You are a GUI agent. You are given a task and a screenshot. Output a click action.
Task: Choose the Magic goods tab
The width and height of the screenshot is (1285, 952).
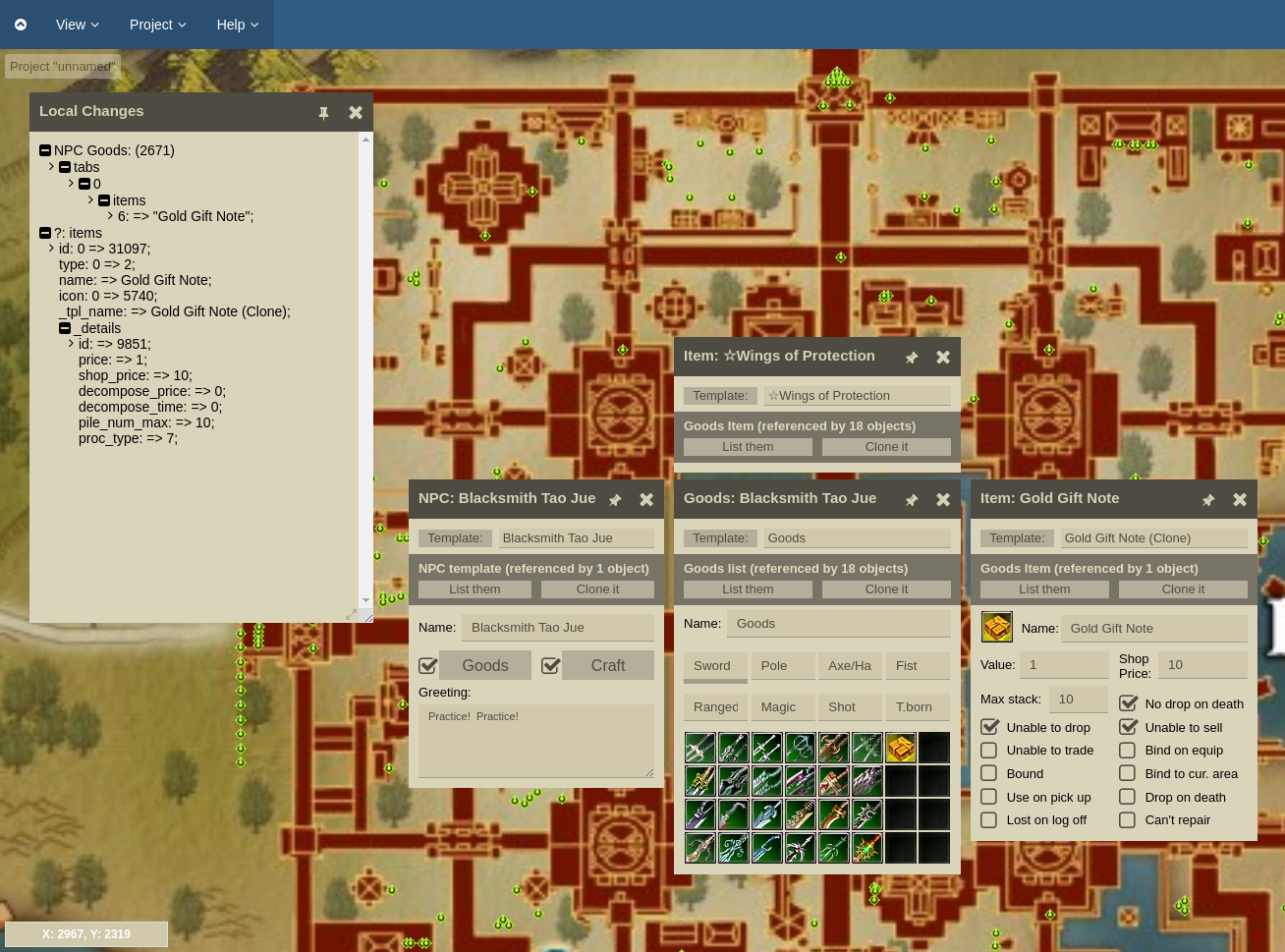pos(782,707)
